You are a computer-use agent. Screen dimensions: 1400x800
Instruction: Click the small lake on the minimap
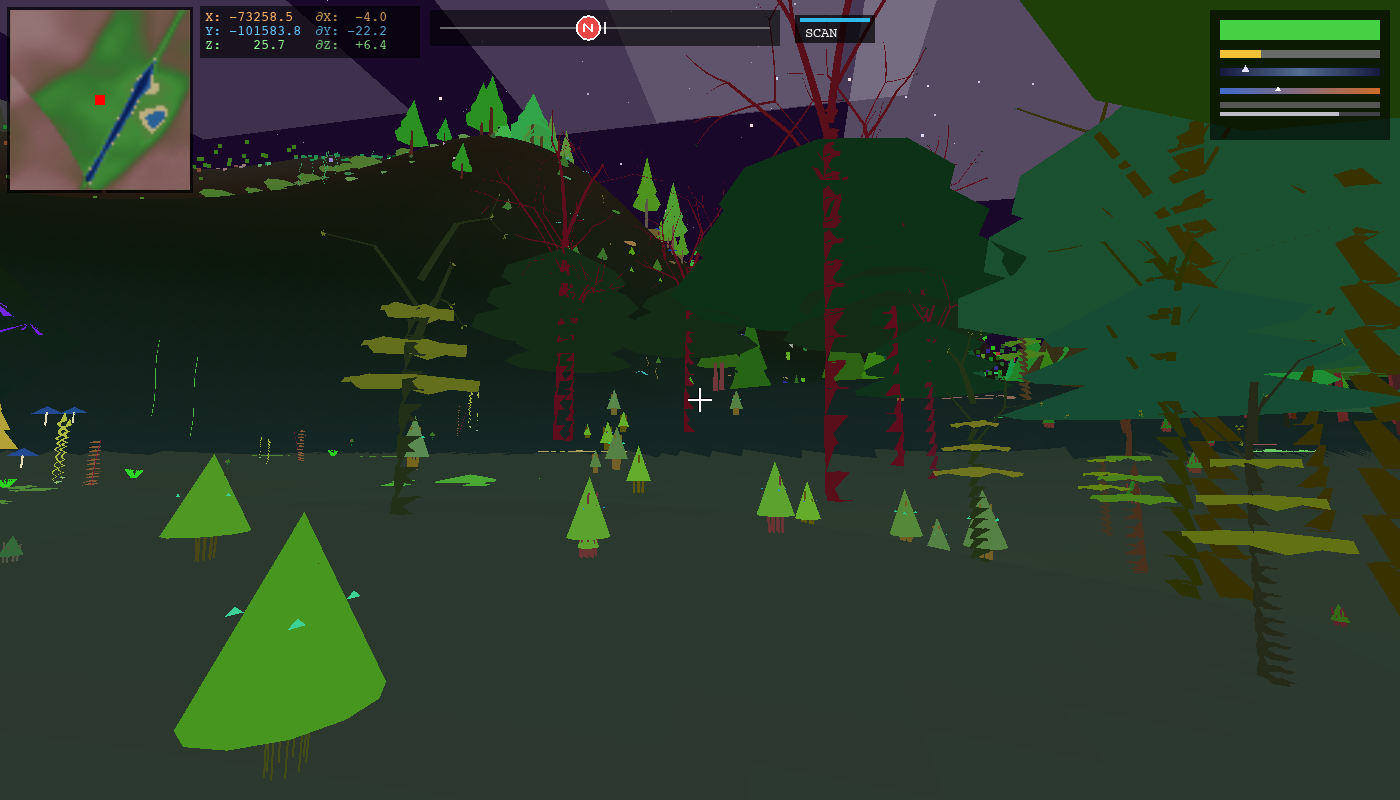click(154, 118)
